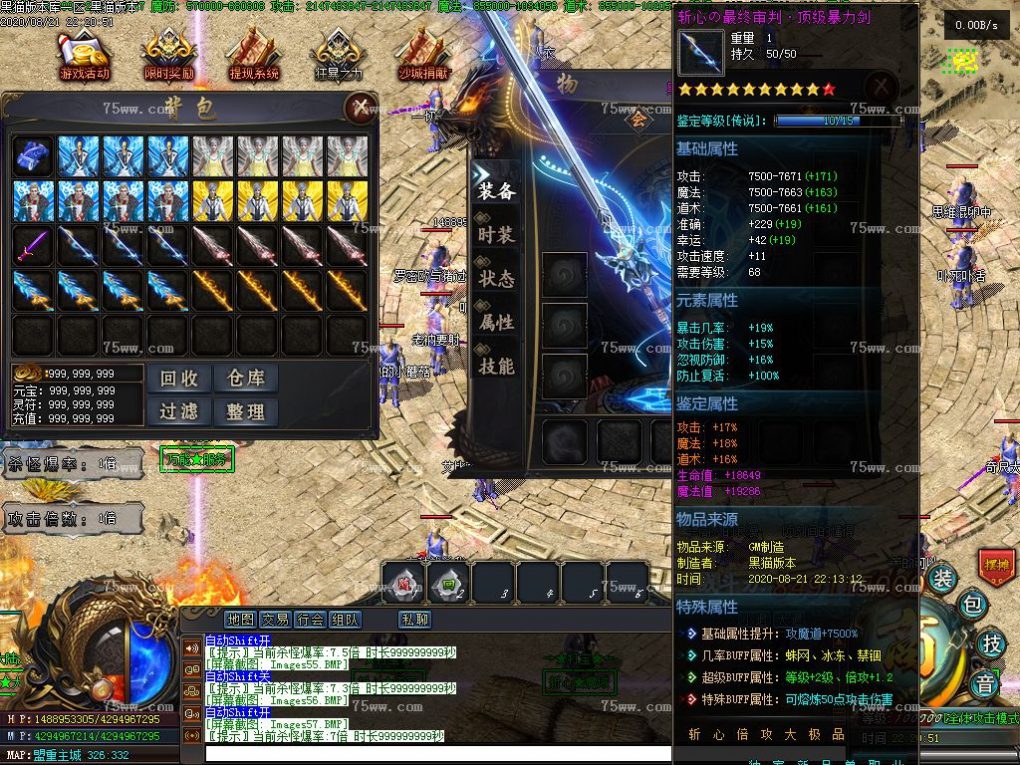Open the 地图 map from the chat bar

(240, 619)
